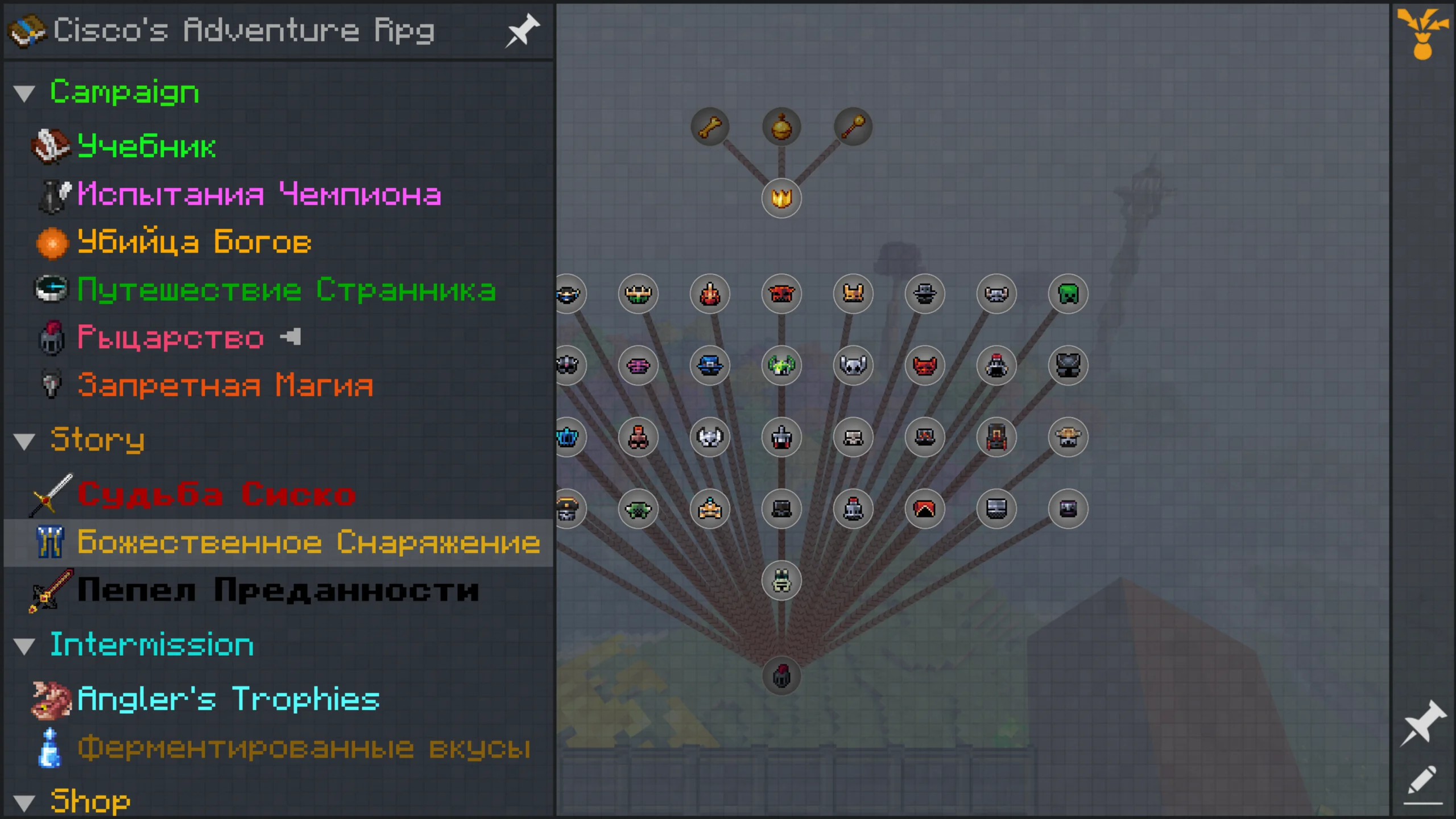Click the orange trophy icon top right
This screenshot has height=819, width=1456.
(1422, 34)
